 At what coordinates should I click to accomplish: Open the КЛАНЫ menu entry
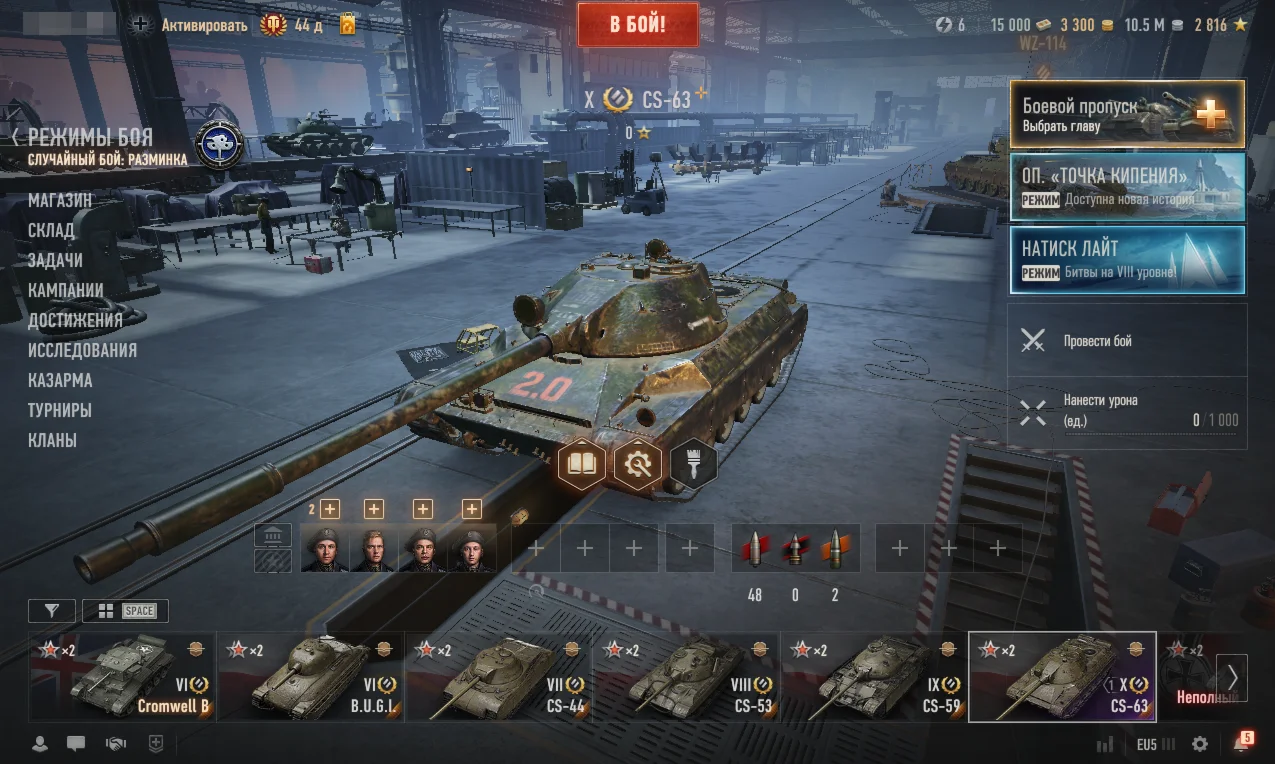click(x=52, y=440)
